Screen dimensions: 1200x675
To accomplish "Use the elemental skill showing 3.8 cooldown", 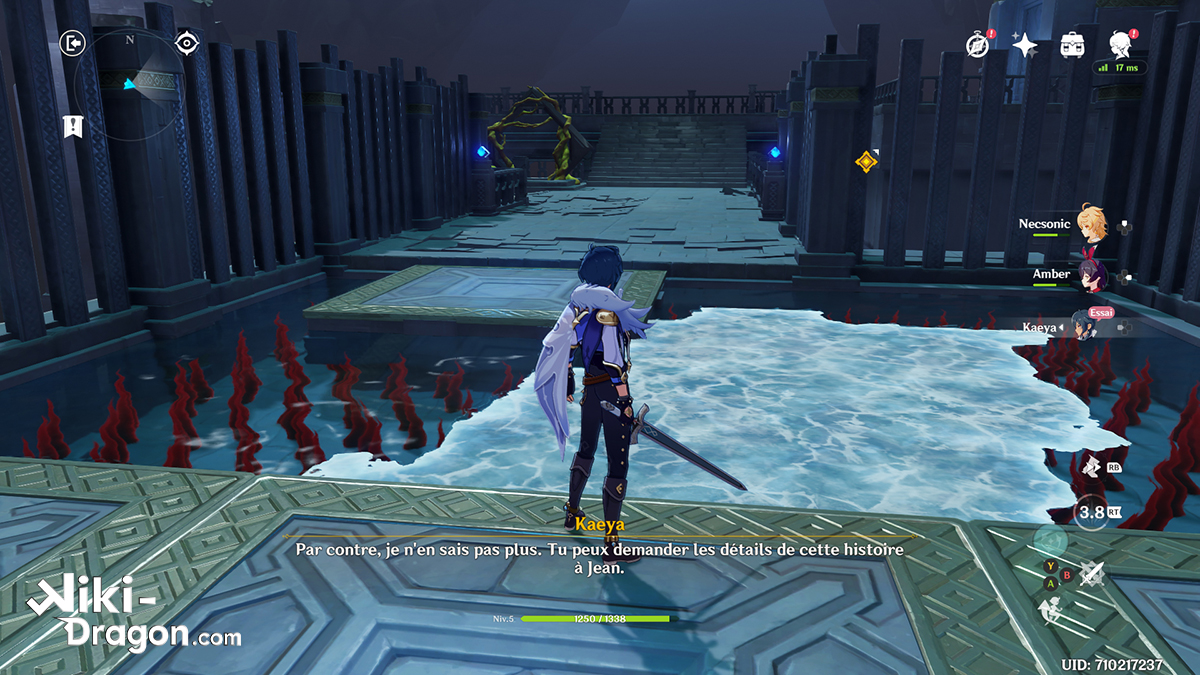I will click(1090, 514).
